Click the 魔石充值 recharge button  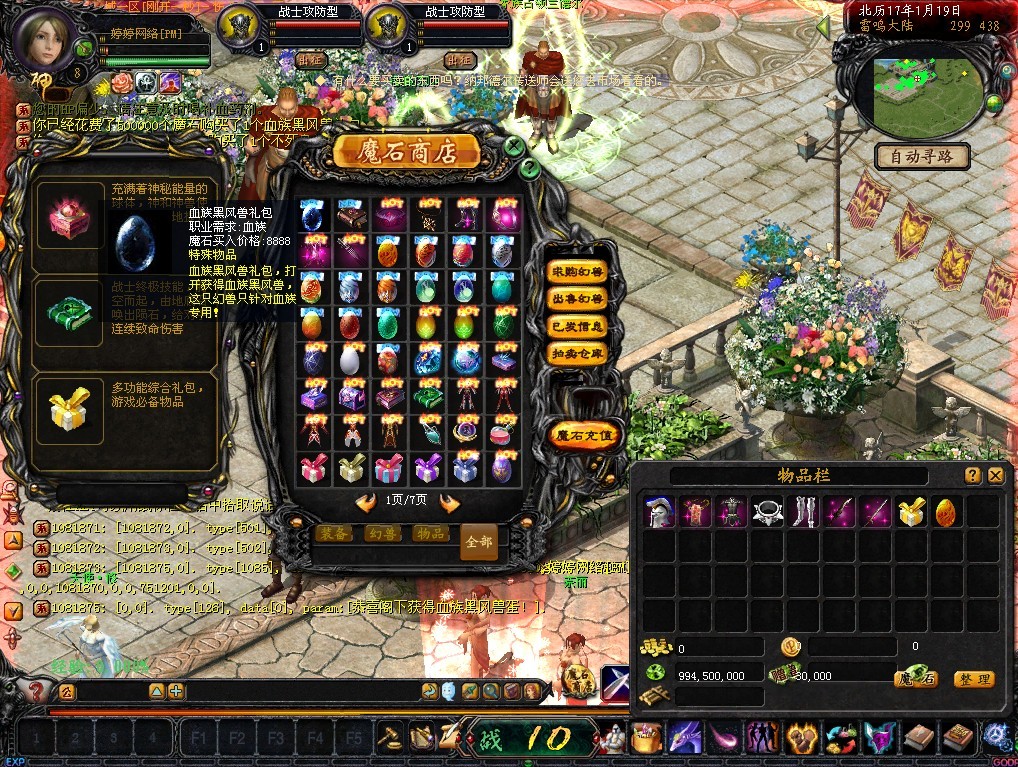click(586, 435)
